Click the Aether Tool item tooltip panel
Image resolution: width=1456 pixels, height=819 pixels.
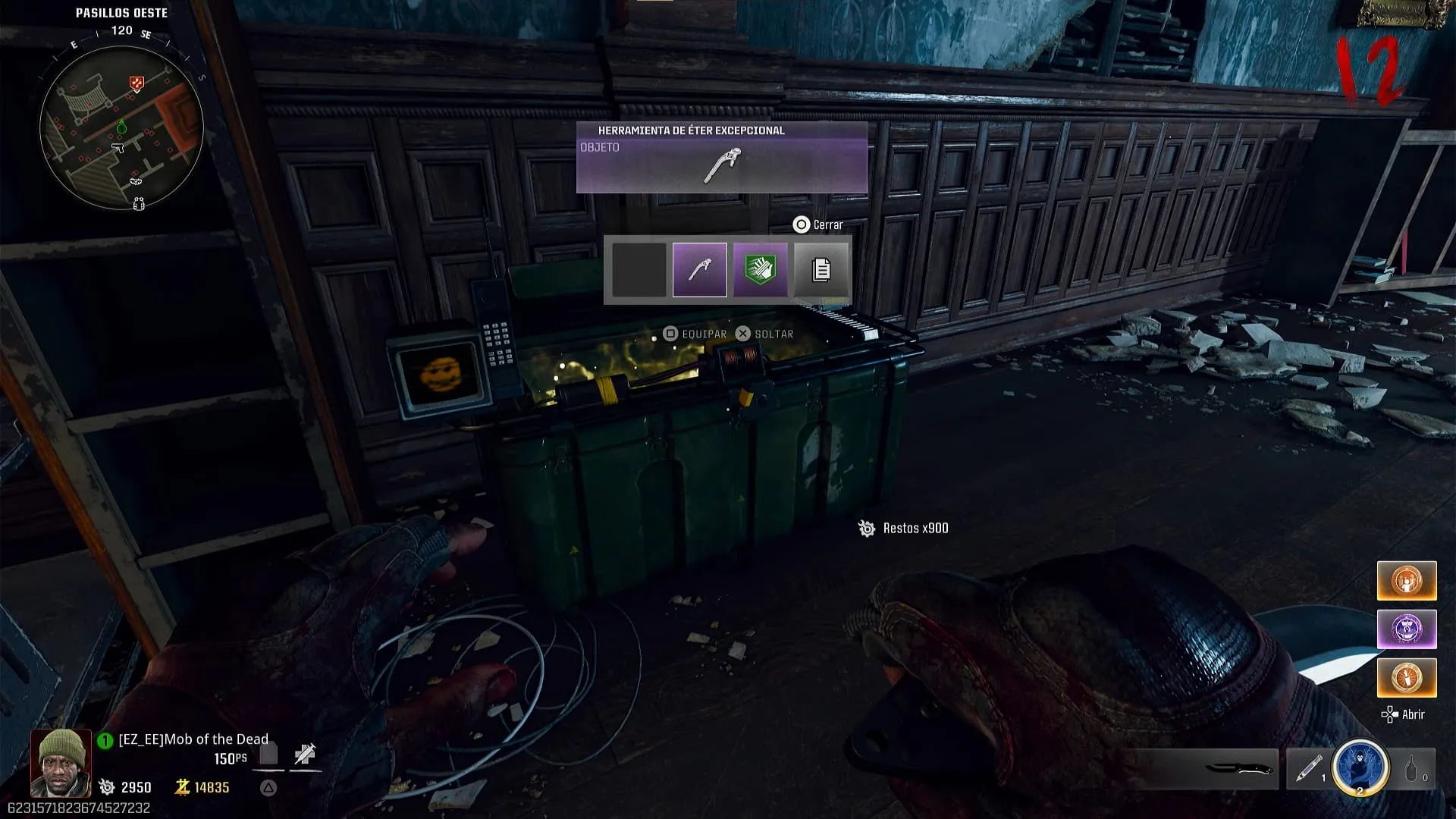[x=721, y=158]
